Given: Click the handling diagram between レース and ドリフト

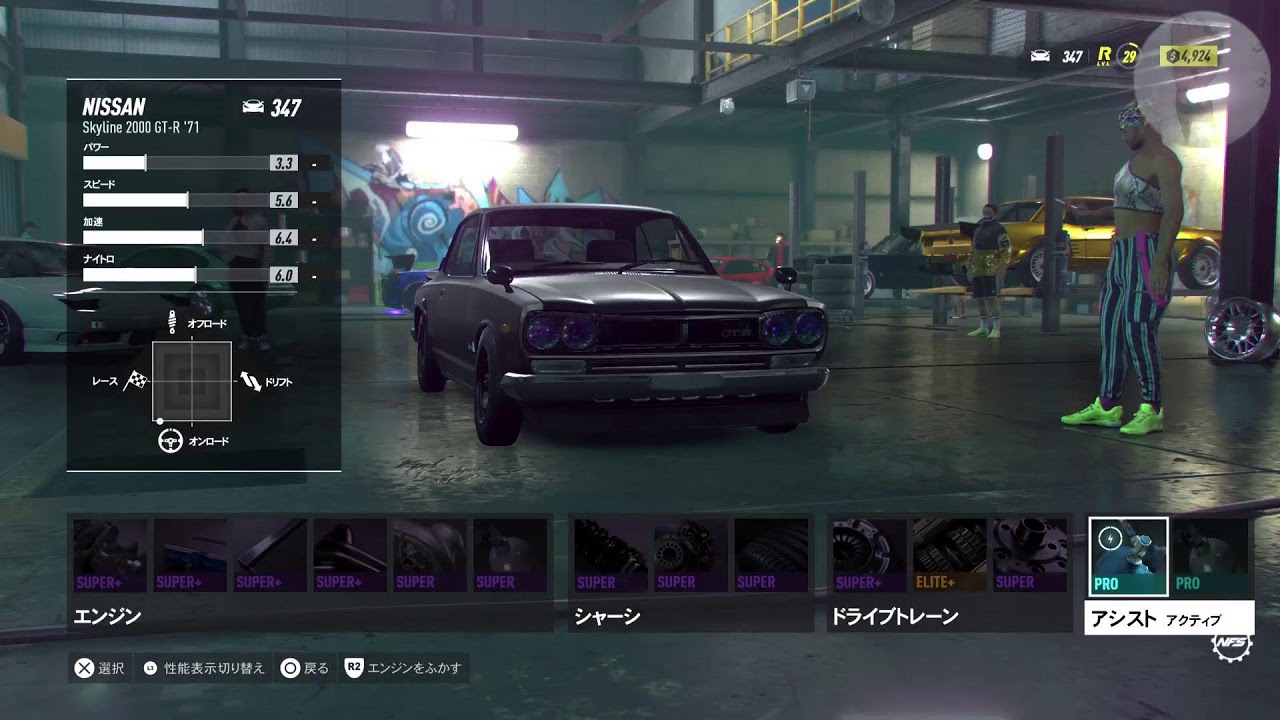Looking at the screenshot, I should pyautogui.click(x=191, y=381).
